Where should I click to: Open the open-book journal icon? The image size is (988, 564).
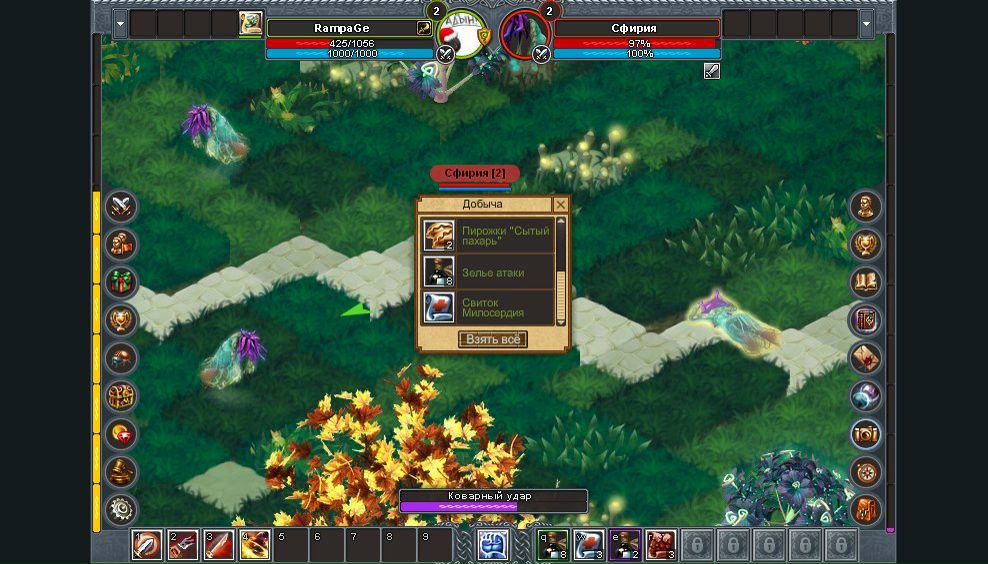pyautogui.click(x=865, y=283)
